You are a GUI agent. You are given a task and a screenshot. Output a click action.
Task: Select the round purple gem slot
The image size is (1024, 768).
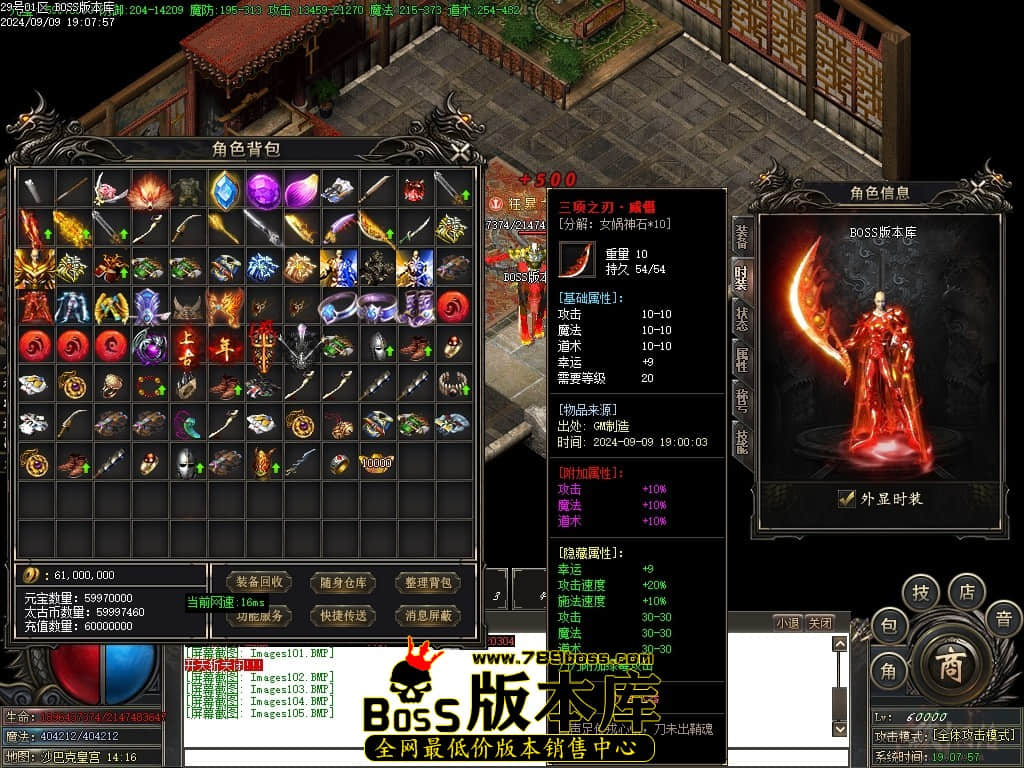click(264, 188)
